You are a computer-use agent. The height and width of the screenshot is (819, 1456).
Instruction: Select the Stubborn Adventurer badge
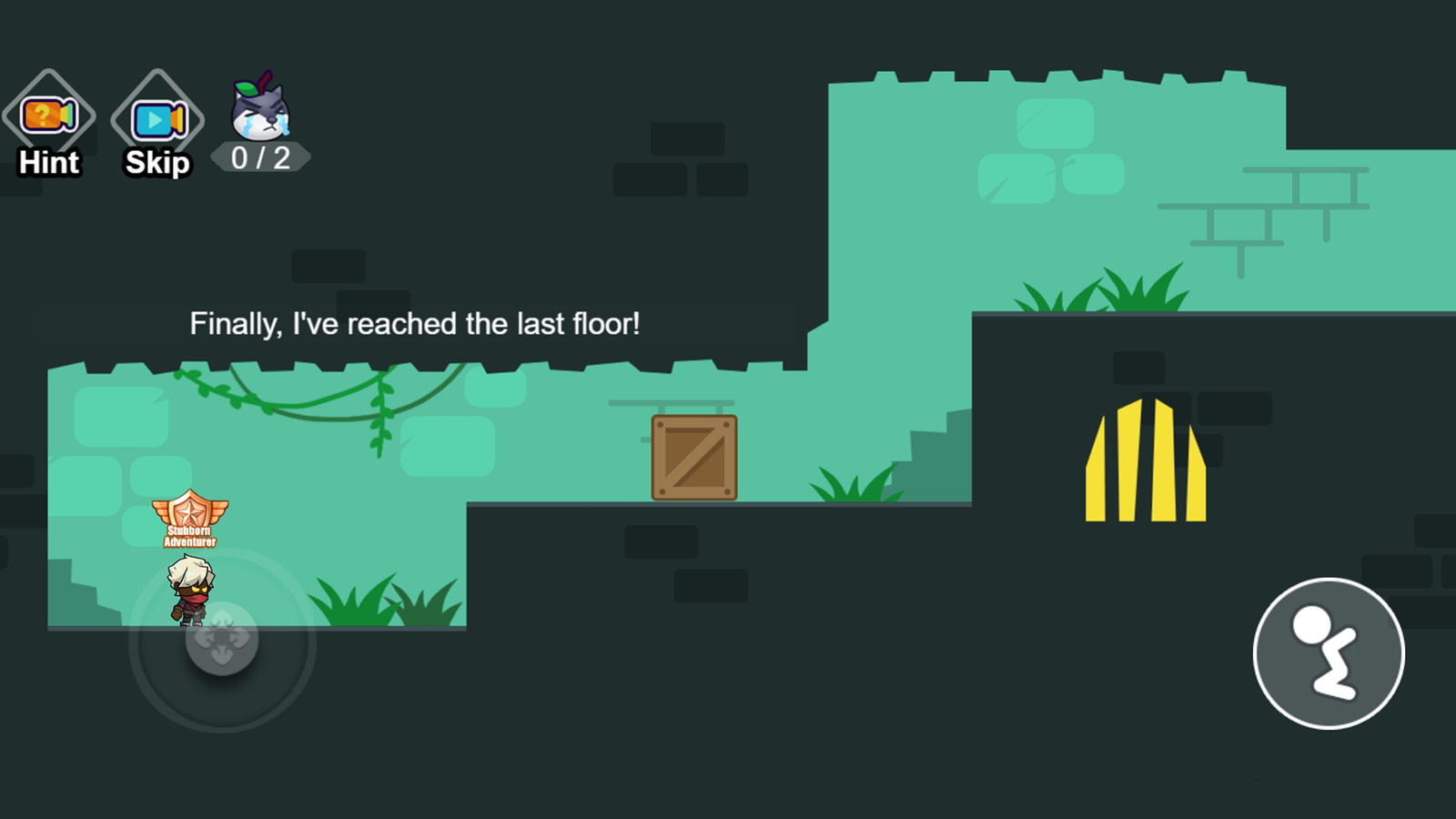point(189,519)
